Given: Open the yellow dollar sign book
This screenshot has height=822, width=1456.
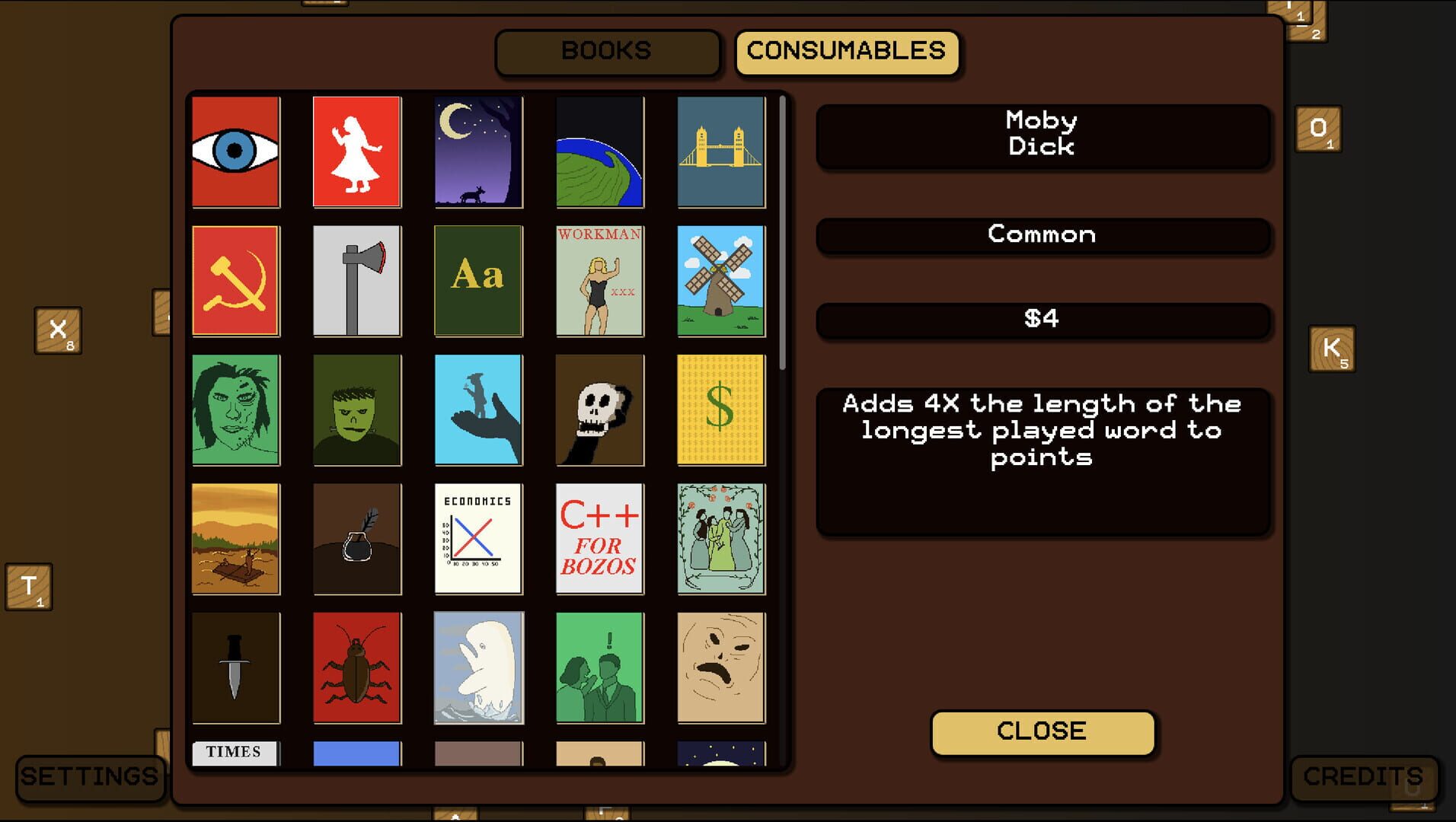Looking at the screenshot, I should click(720, 409).
